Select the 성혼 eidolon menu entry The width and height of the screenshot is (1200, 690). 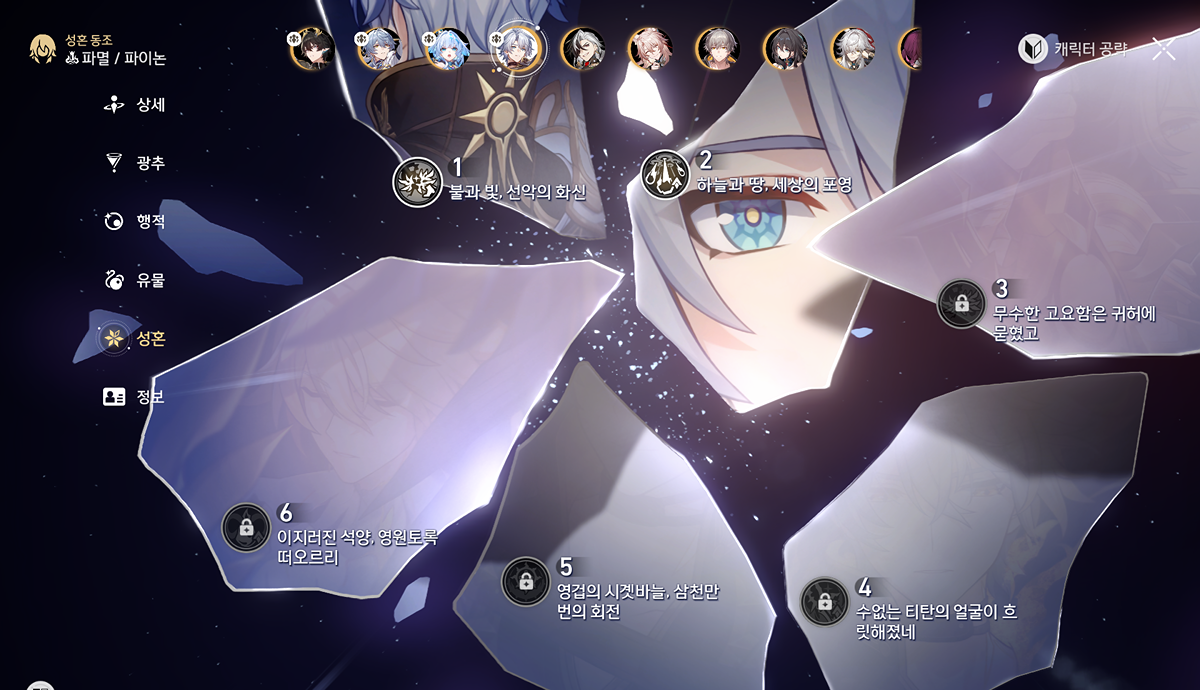137,338
